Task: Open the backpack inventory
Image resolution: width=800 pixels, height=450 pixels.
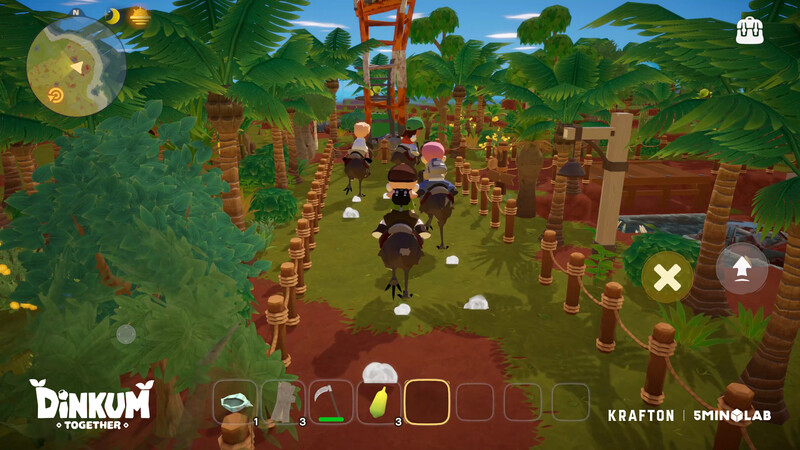Action: pyautogui.click(x=749, y=30)
